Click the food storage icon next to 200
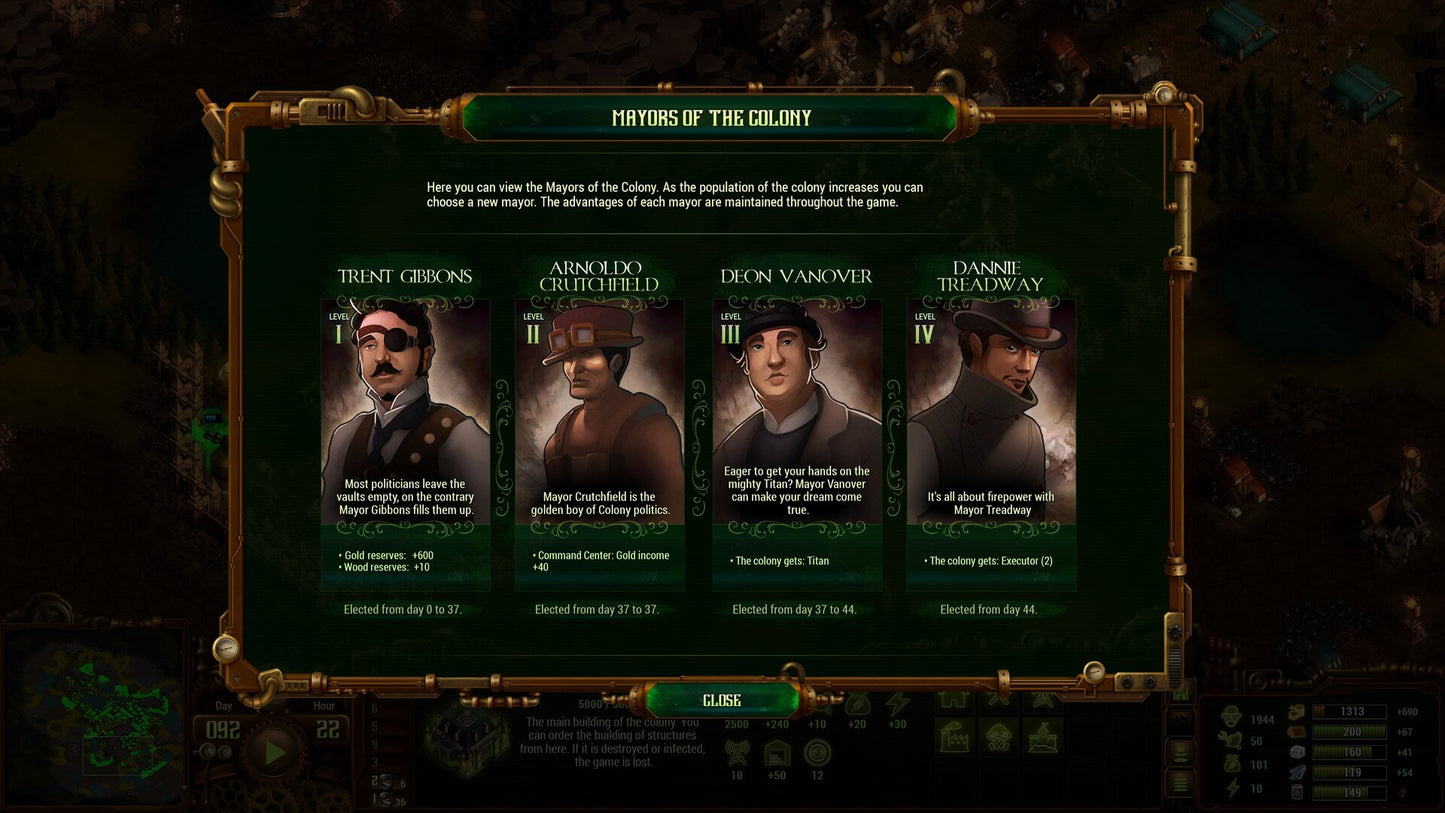Image resolution: width=1445 pixels, height=813 pixels. [1296, 732]
